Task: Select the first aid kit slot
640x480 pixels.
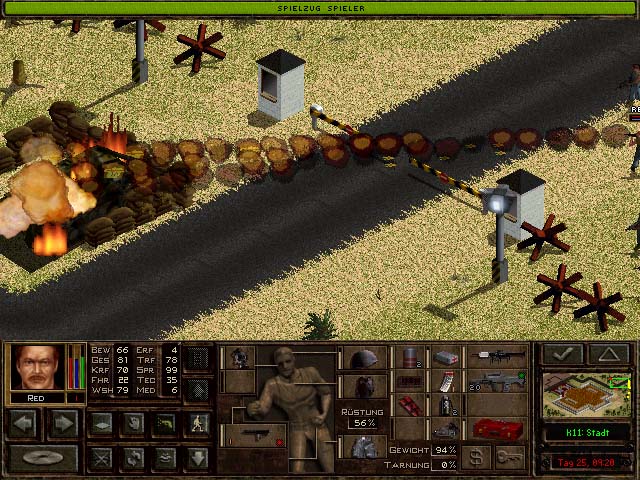Action: (x=446, y=357)
